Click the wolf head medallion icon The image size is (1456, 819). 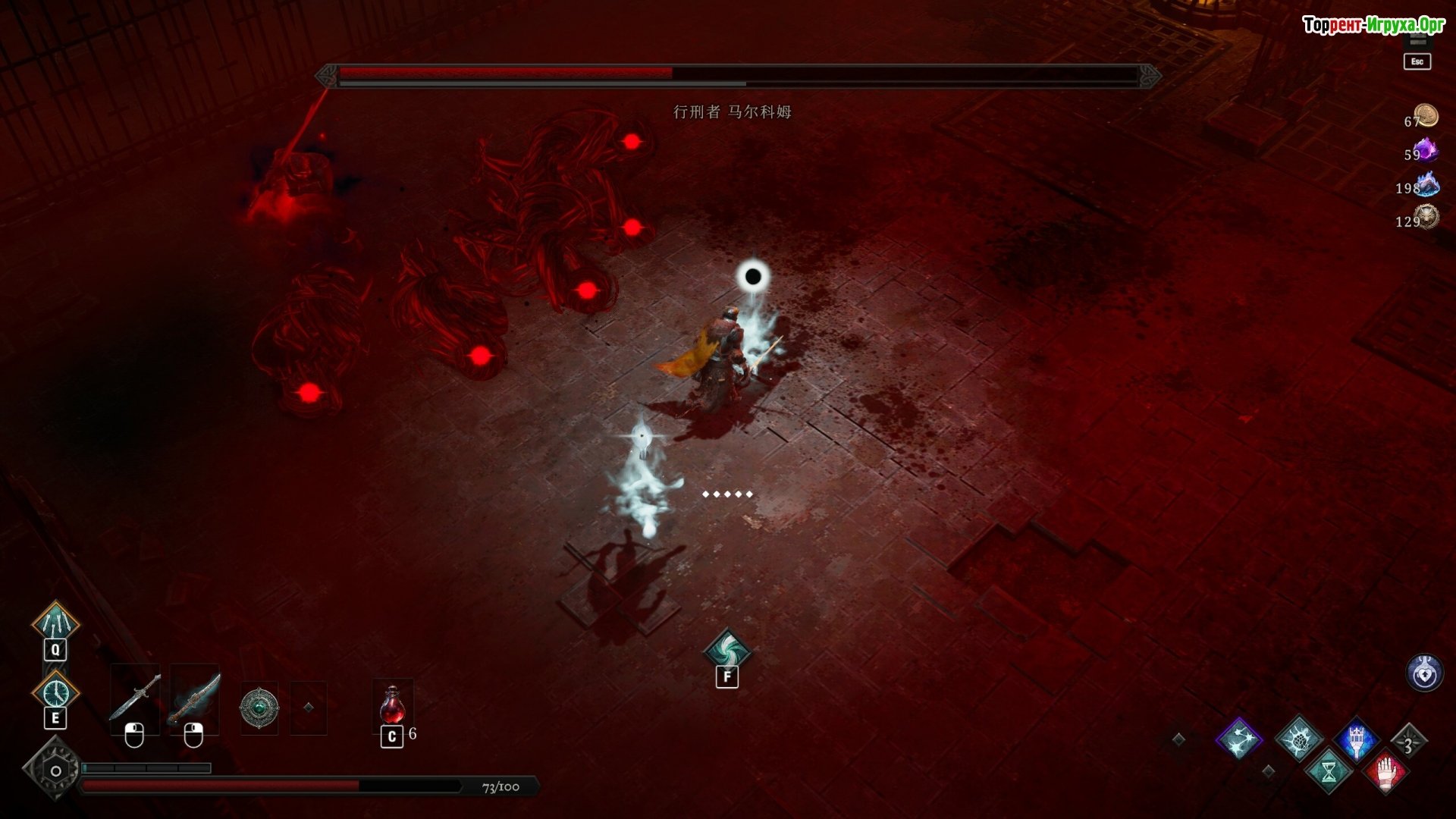pyautogui.click(x=1427, y=217)
